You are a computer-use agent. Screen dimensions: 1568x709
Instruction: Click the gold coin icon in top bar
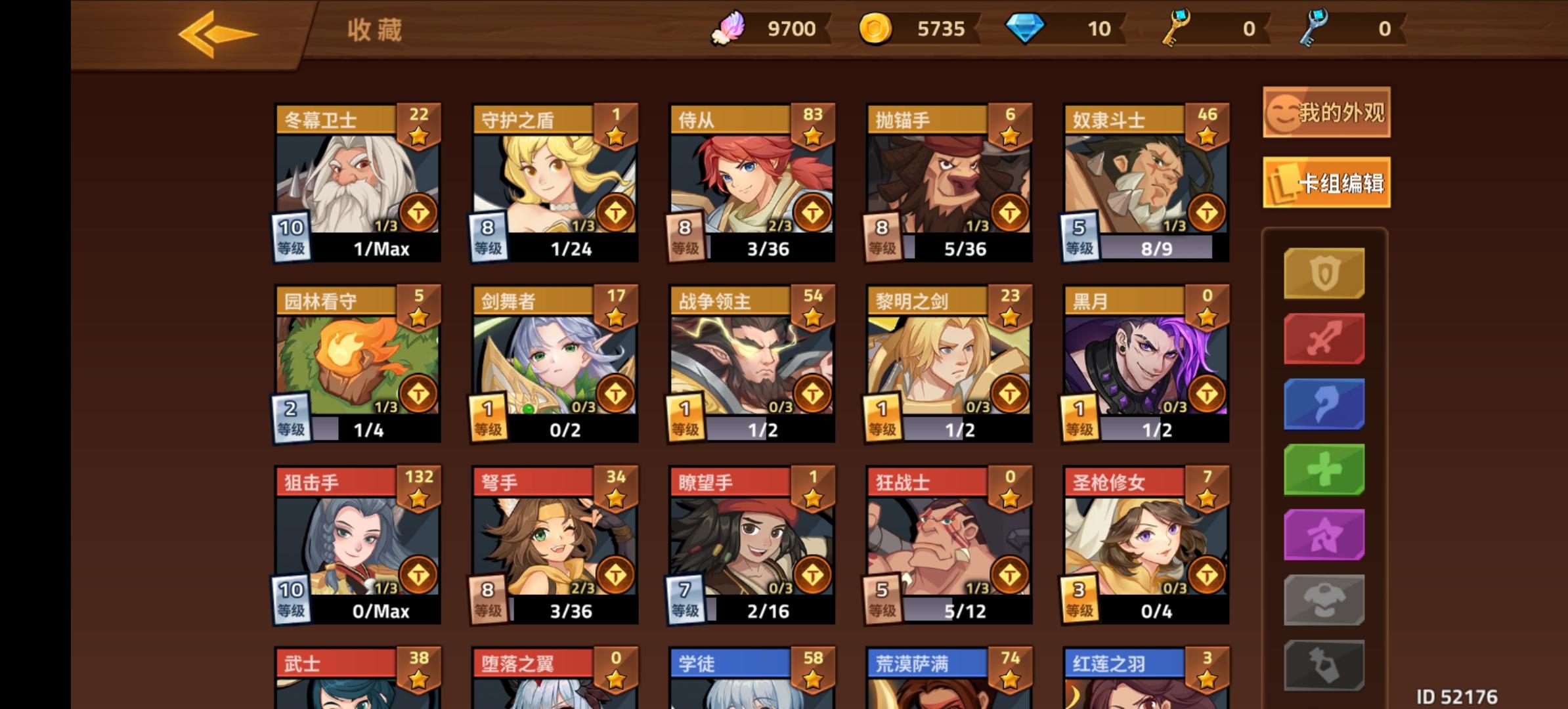point(878,28)
